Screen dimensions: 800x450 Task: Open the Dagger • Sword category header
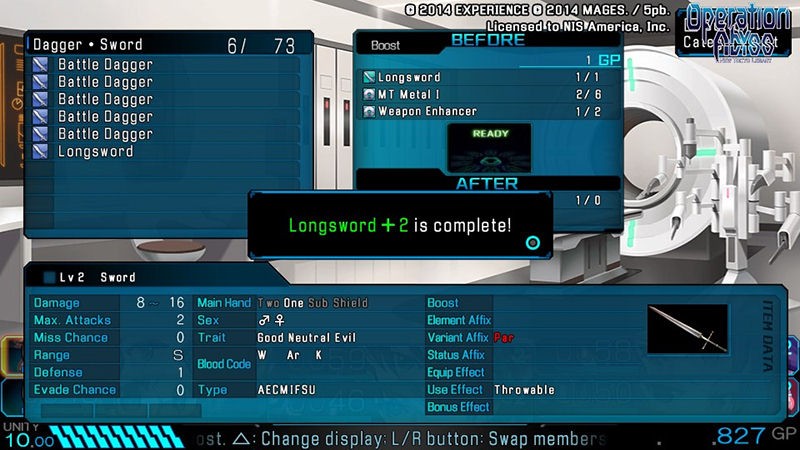tap(88, 45)
